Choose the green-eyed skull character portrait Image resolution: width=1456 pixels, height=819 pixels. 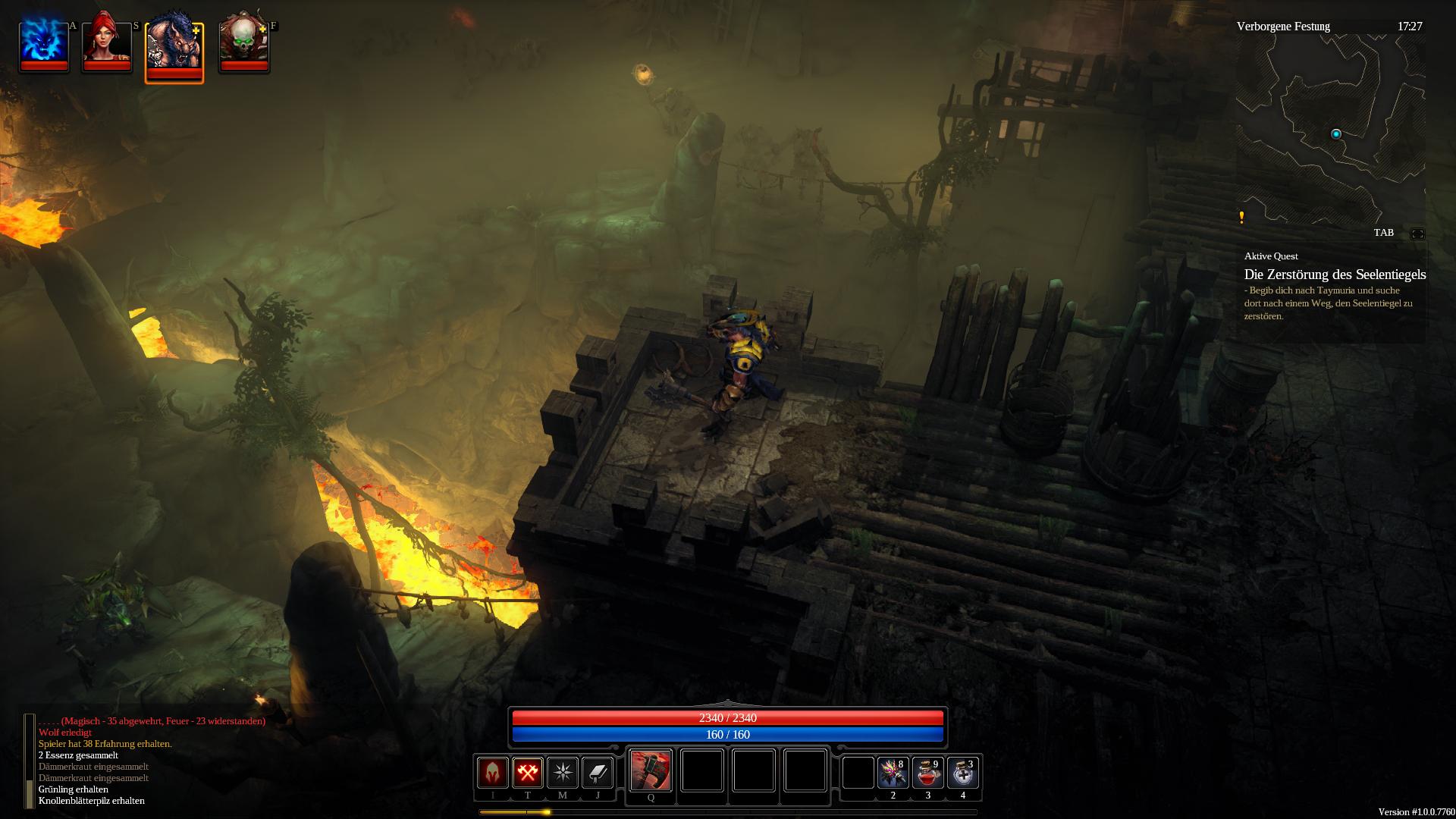[x=243, y=42]
